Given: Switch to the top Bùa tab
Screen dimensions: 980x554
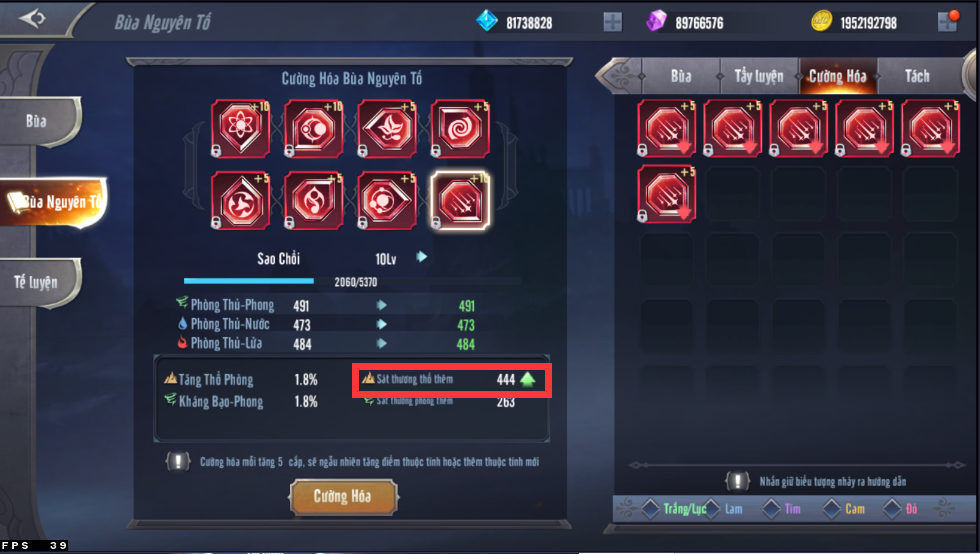Looking at the screenshot, I should point(681,76).
